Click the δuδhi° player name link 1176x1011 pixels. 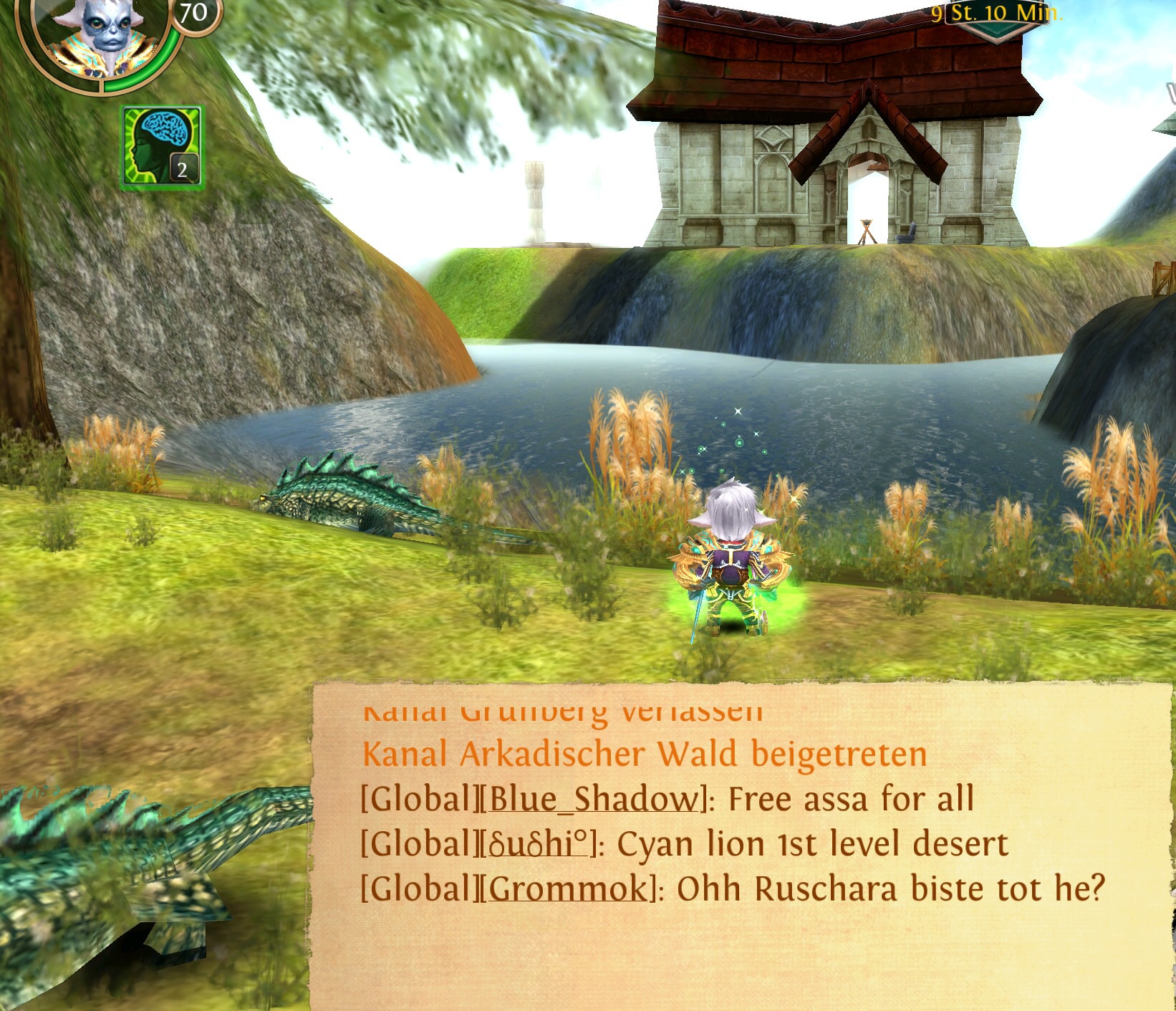[539, 844]
